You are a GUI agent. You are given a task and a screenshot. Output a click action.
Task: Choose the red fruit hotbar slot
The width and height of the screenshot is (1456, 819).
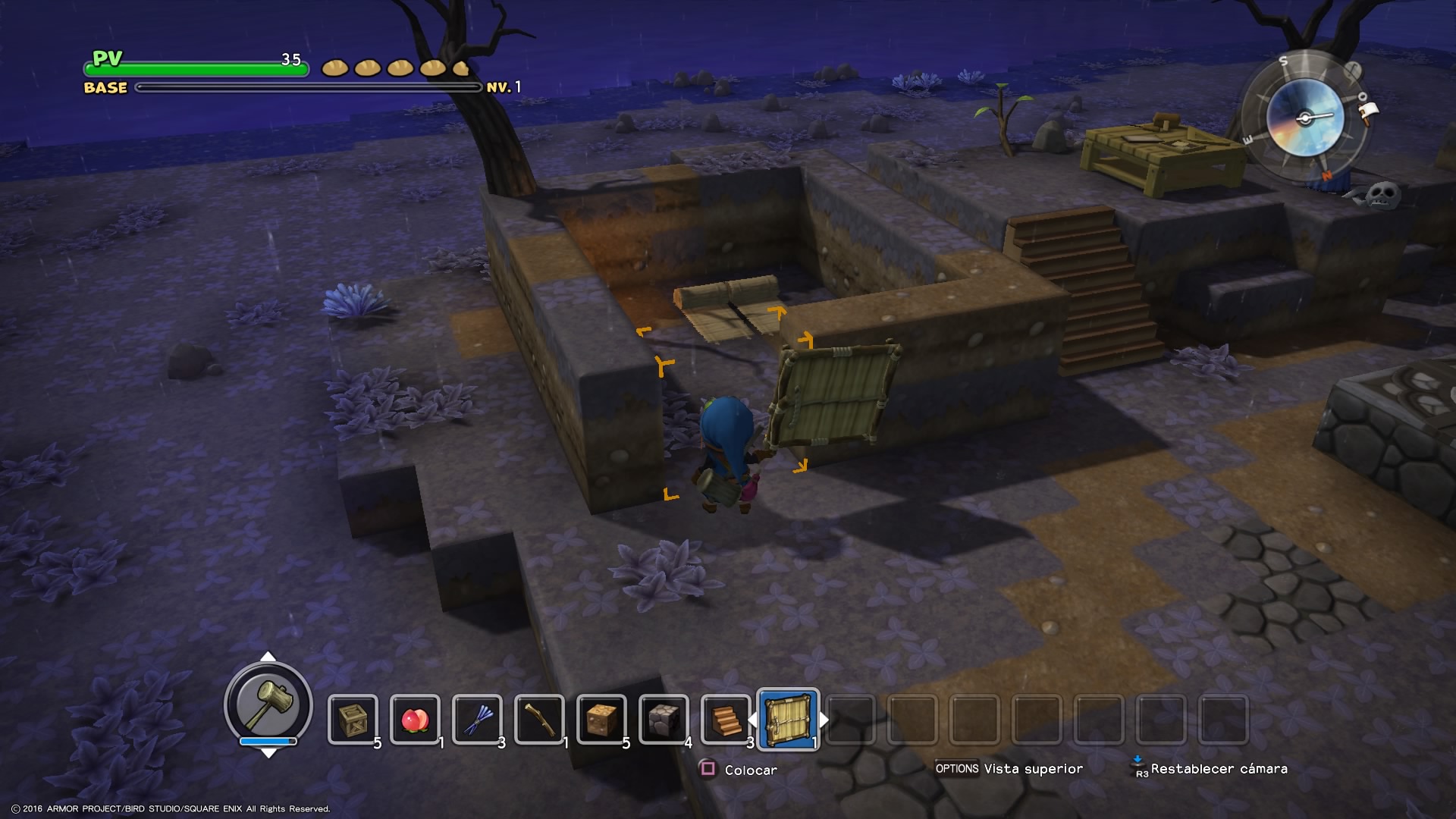[415, 719]
